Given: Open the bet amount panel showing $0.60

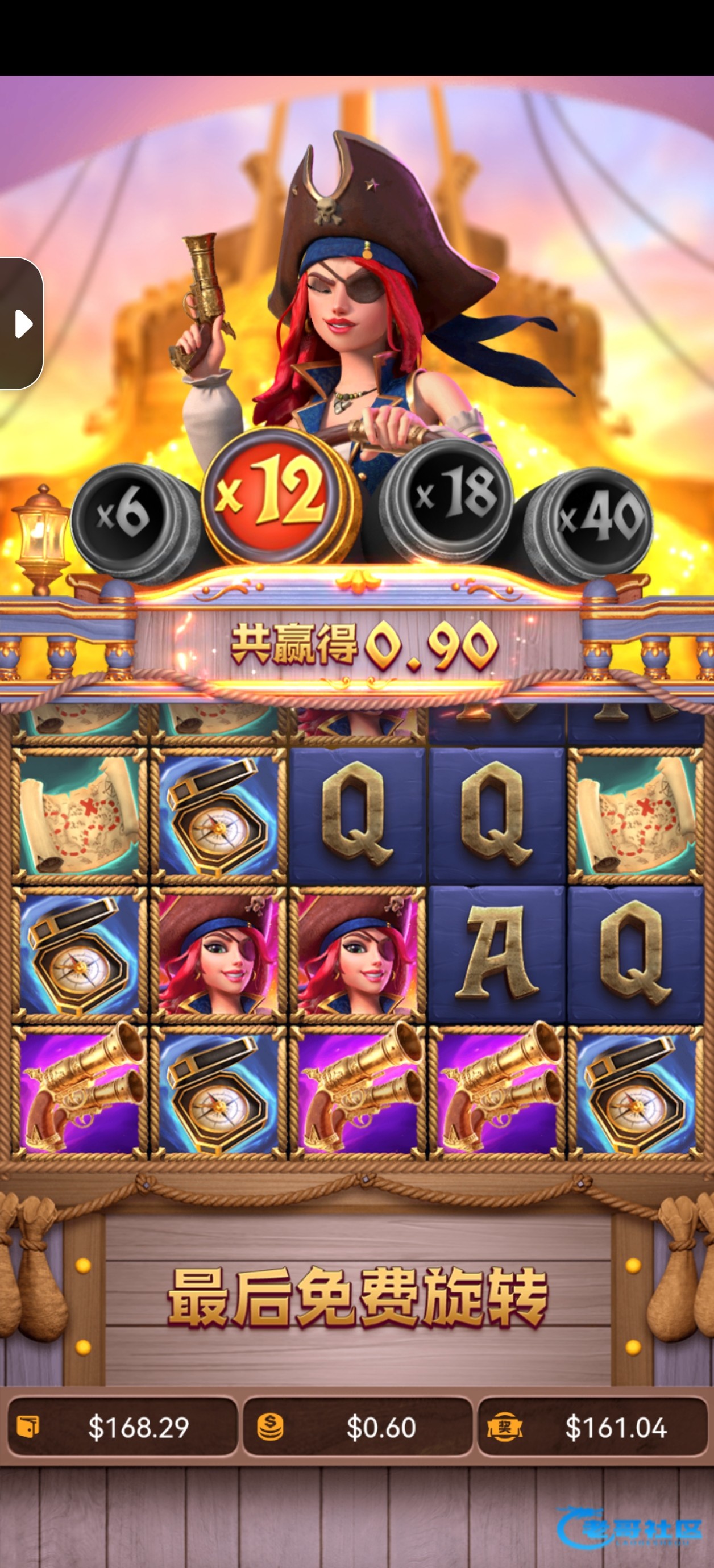Looking at the screenshot, I should tap(358, 1427).
